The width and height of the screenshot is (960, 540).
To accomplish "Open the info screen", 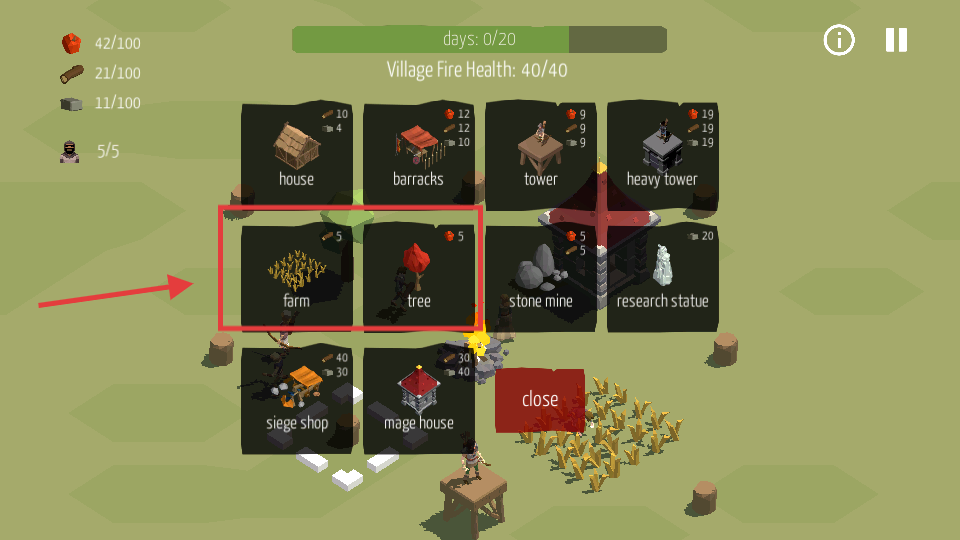I will pos(839,40).
